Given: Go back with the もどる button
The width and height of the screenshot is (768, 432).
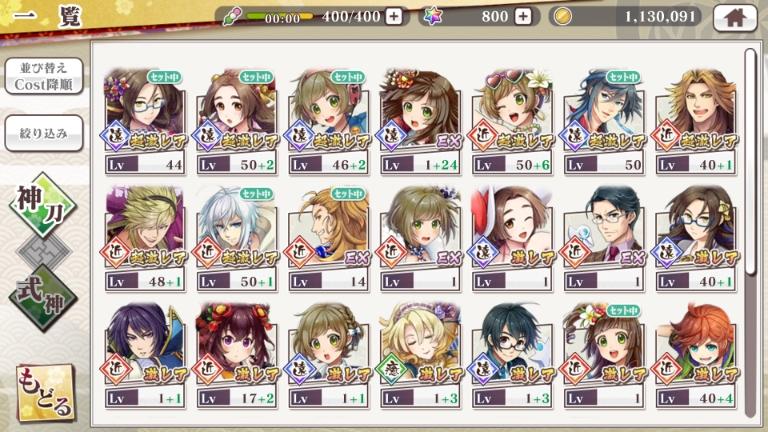Looking at the screenshot, I should [44, 393].
